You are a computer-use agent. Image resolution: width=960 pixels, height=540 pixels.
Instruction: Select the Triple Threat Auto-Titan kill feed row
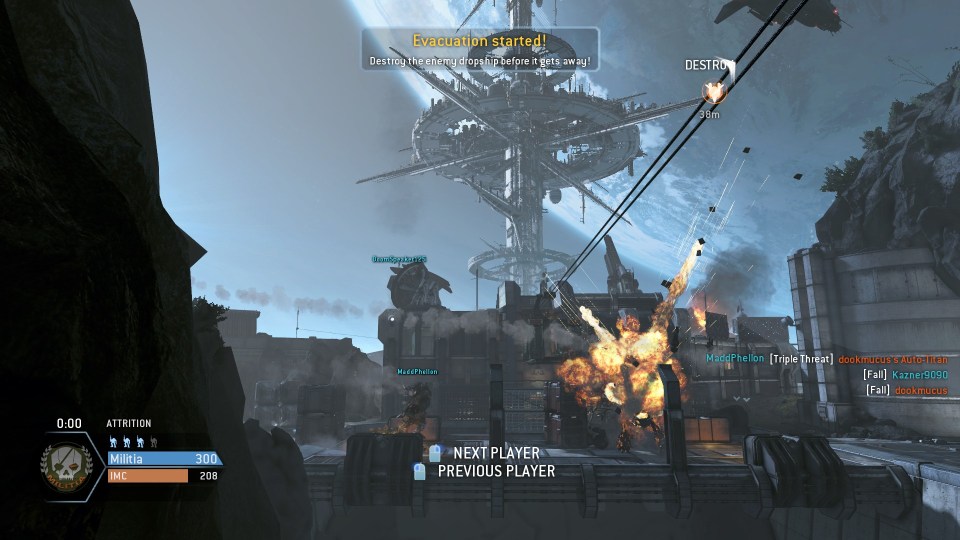826,358
